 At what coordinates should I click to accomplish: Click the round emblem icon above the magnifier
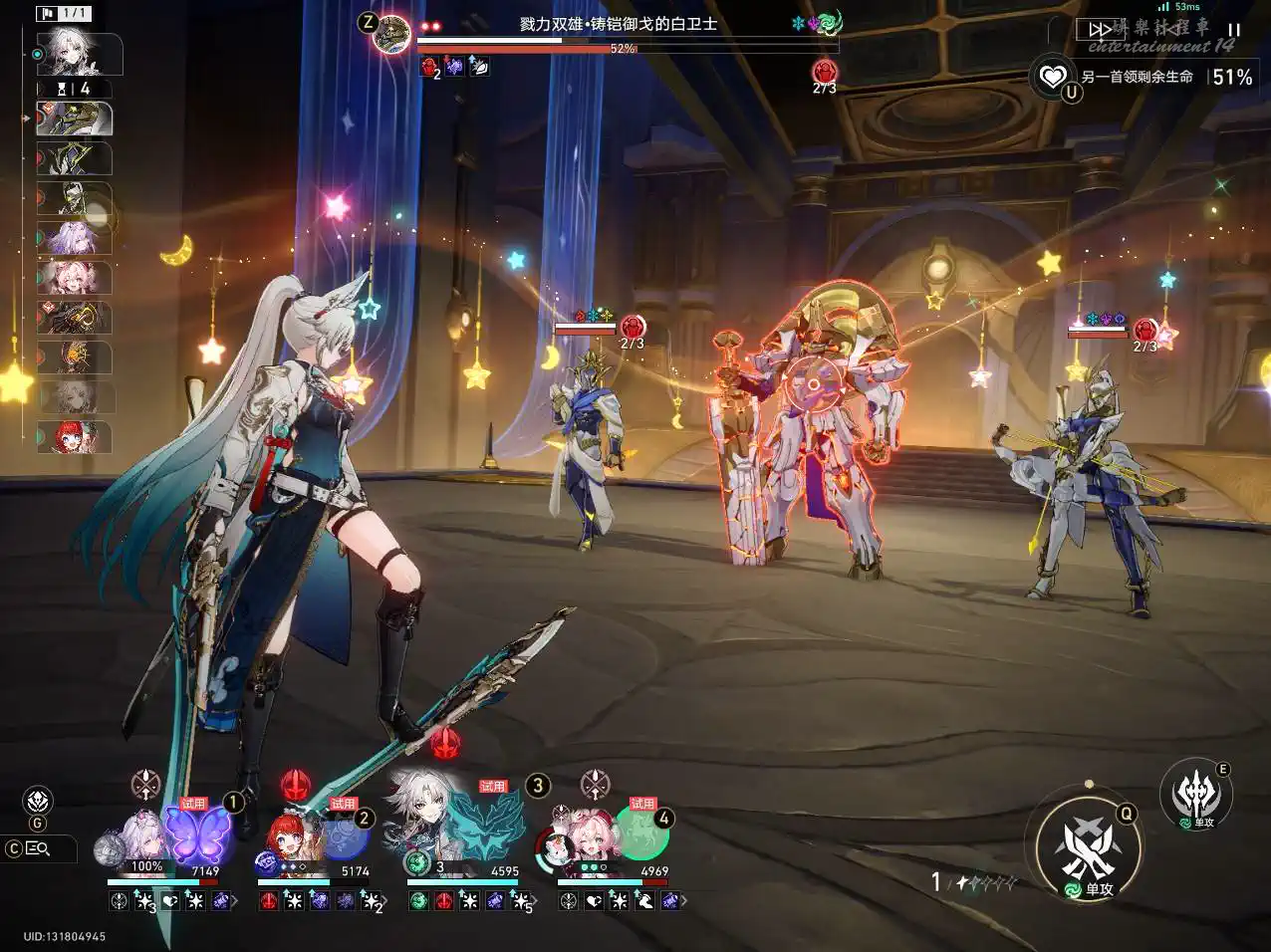coord(38,800)
